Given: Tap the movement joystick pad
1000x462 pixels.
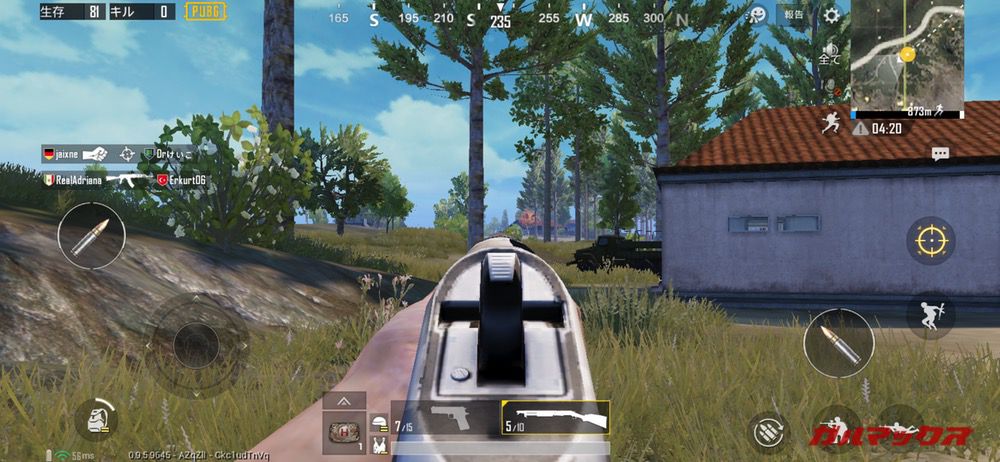Looking at the screenshot, I should pyautogui.click(x=196, y=345).
